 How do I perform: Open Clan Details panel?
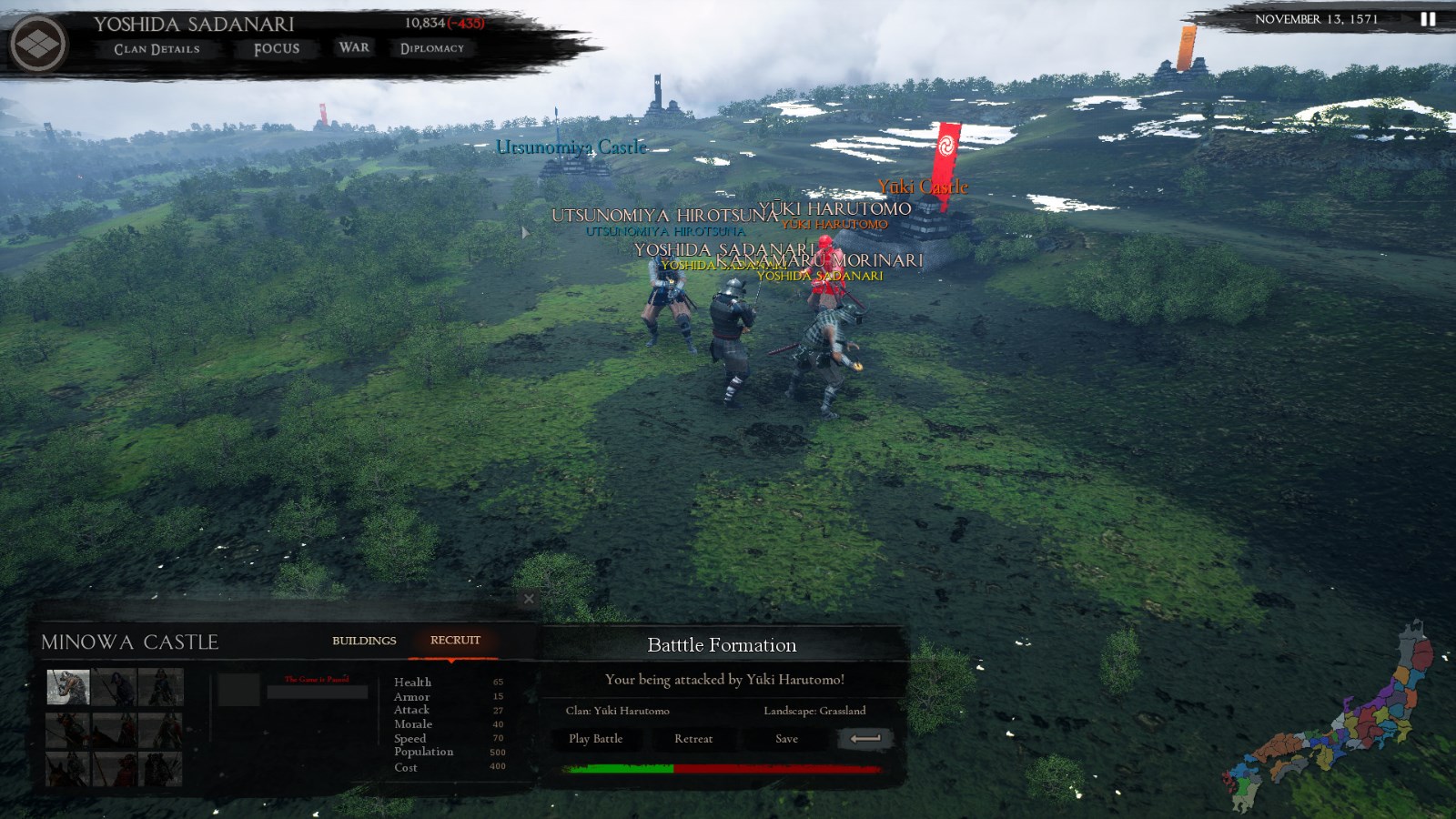(x=157, y=49)
